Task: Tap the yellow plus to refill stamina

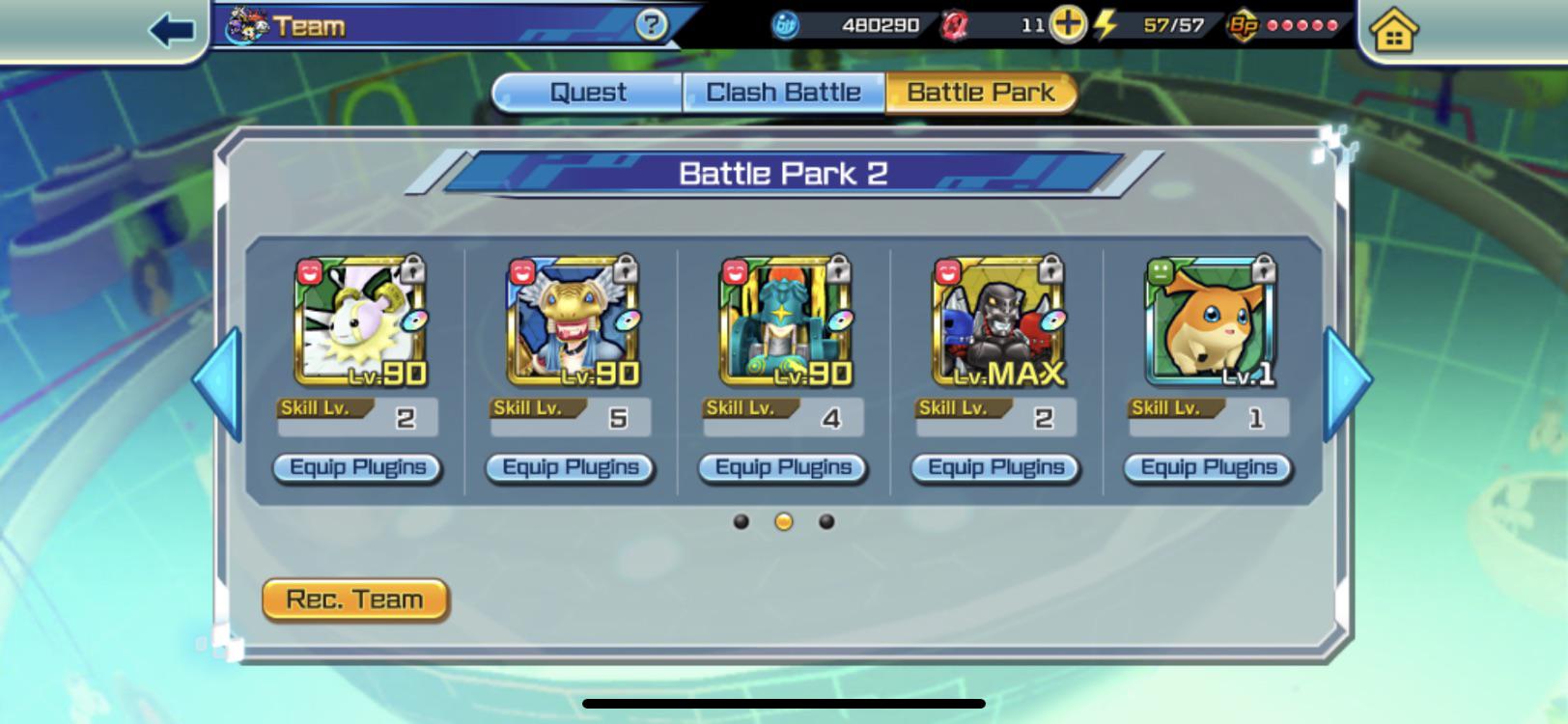Action: pos(1068,26)
